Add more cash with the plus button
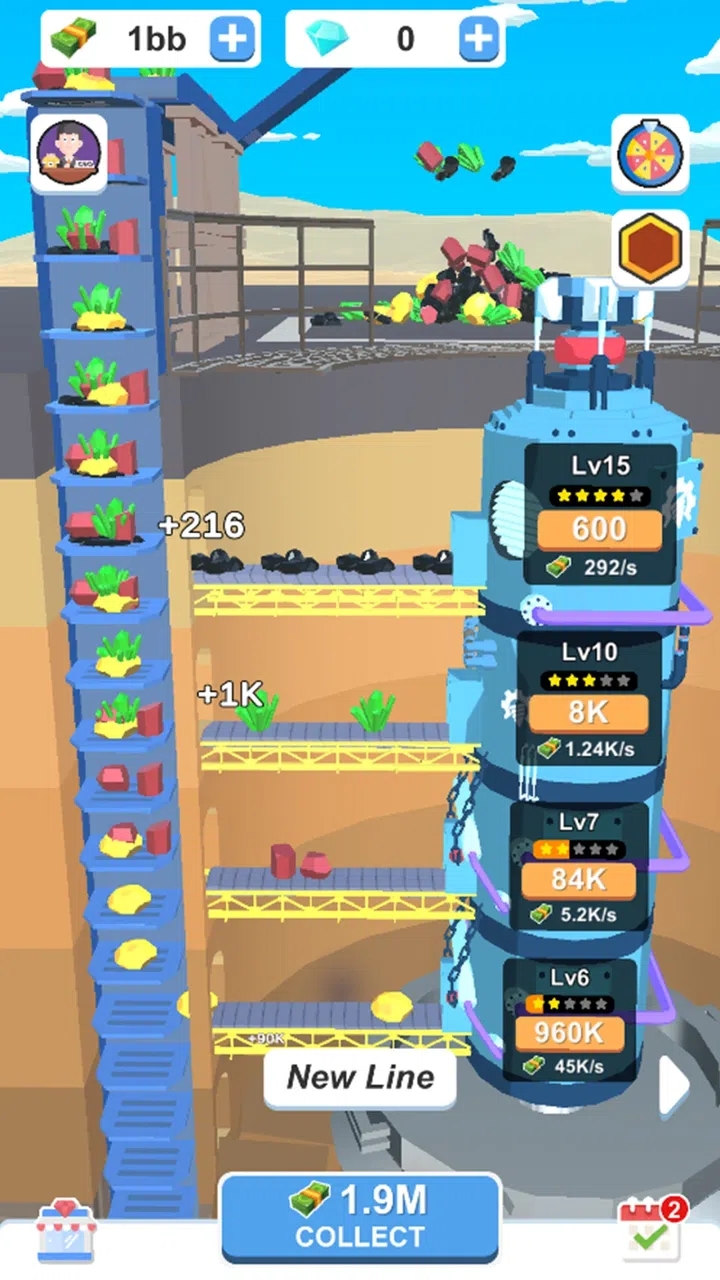This screenshot has width=720, height=1280. pos(232,39)
